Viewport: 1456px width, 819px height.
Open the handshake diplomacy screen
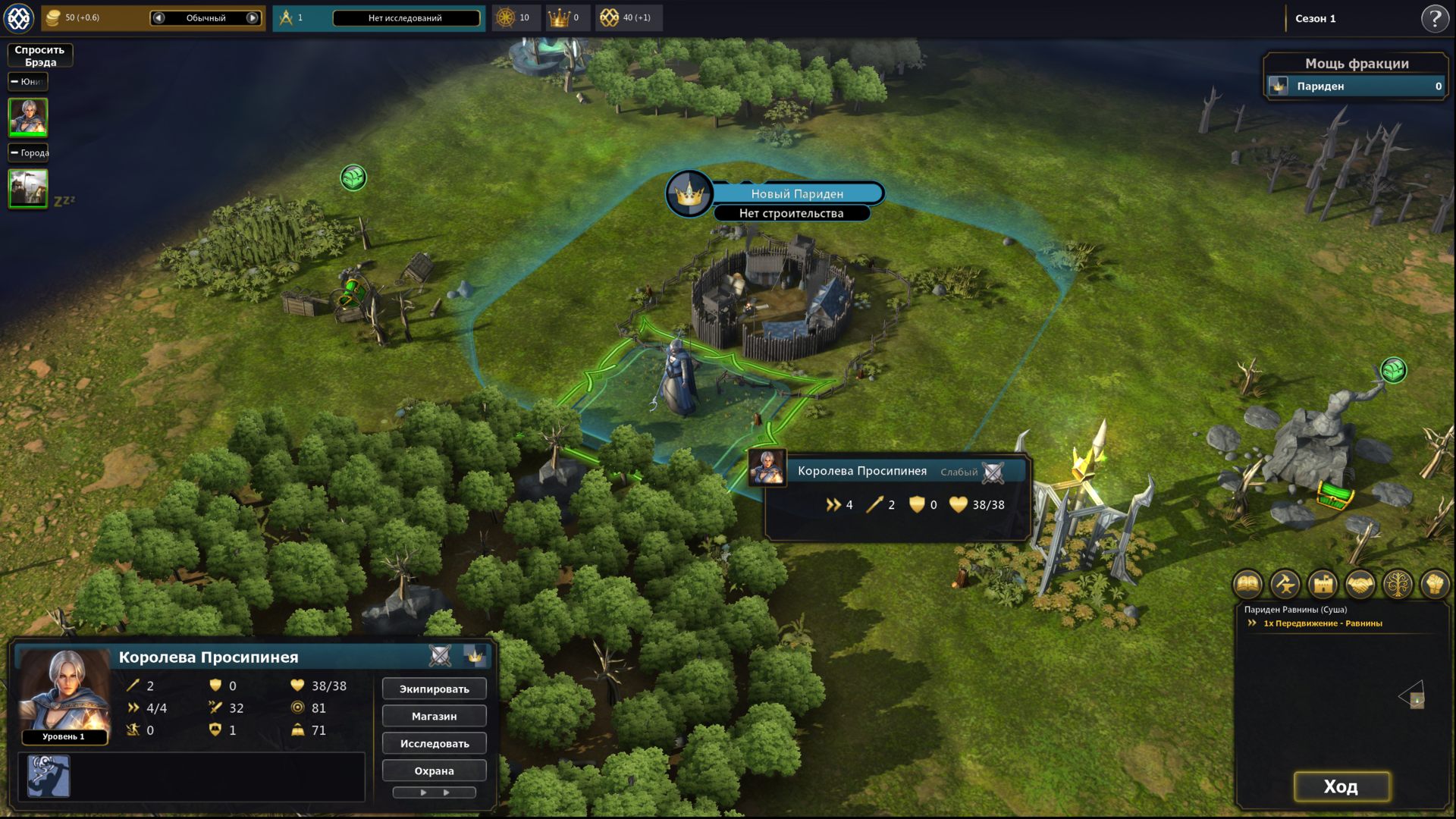(x=1360, y=584)
